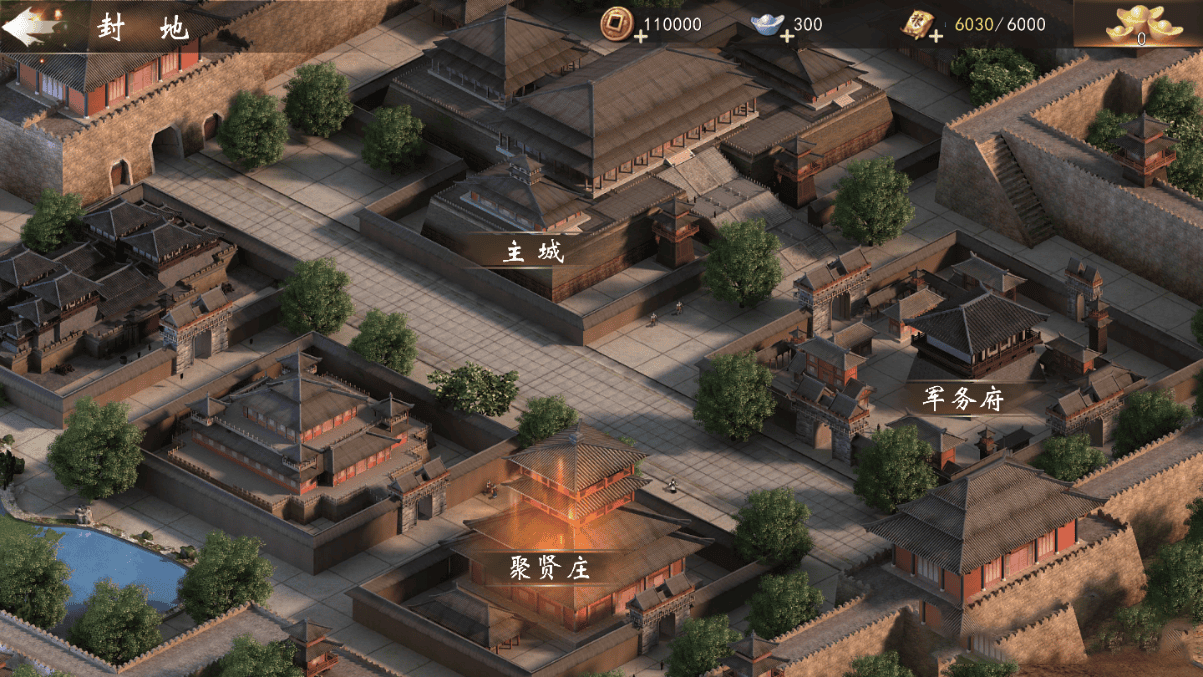
Task: Visit the 聚贤庄 hero hall
Action: (x=549, y=568)
